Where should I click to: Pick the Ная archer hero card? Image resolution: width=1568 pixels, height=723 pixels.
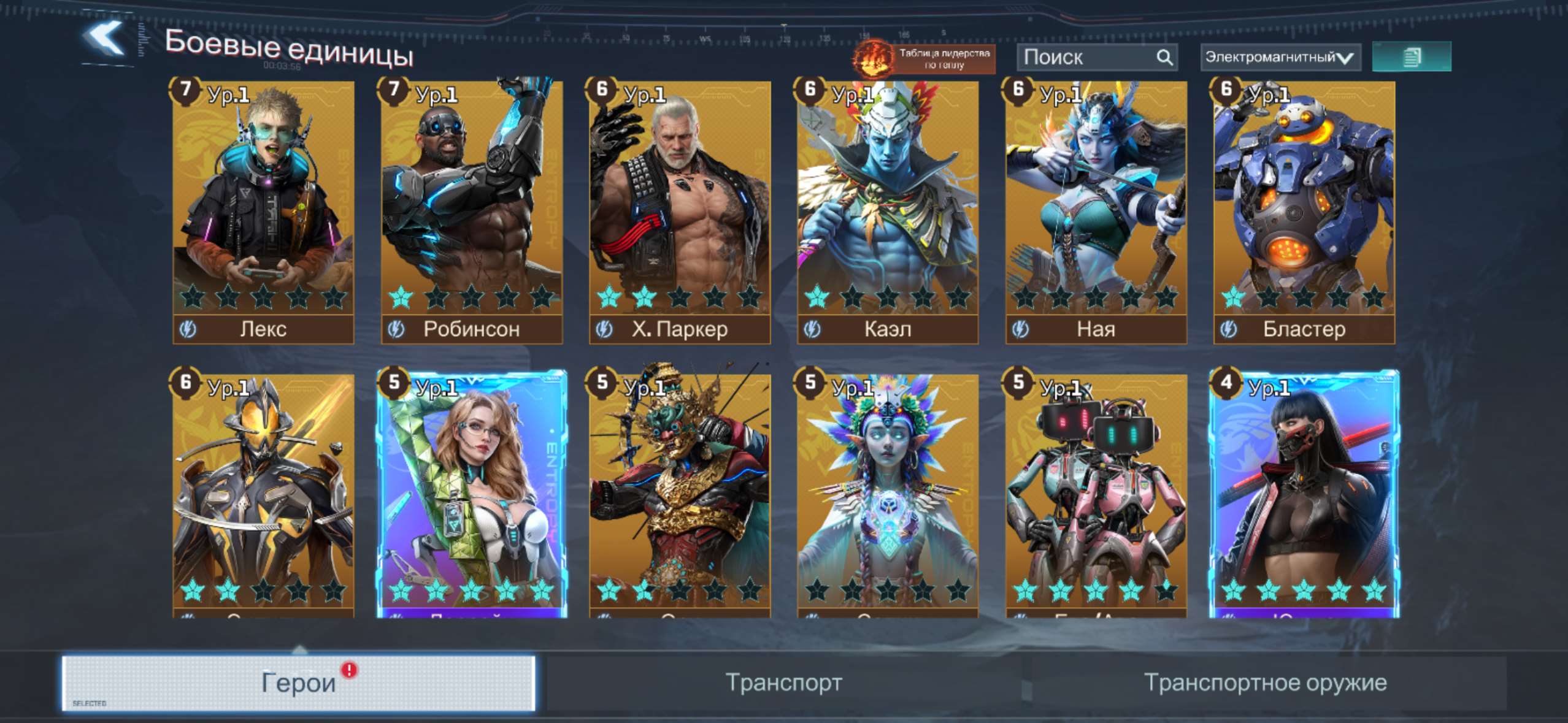pyautogui.click(x=1096, y=212)
